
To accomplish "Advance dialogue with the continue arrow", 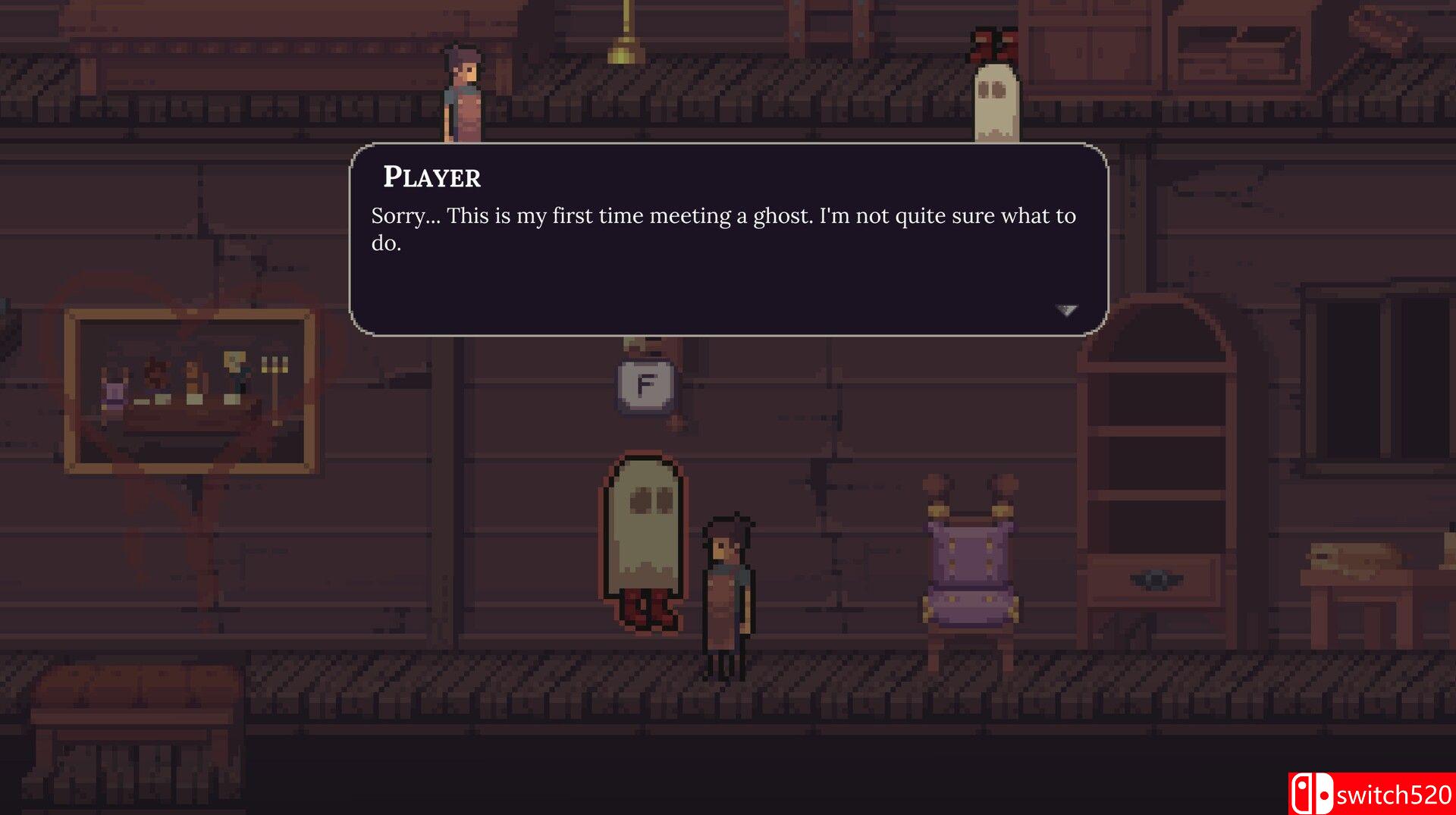I will tap(1066, 310).
